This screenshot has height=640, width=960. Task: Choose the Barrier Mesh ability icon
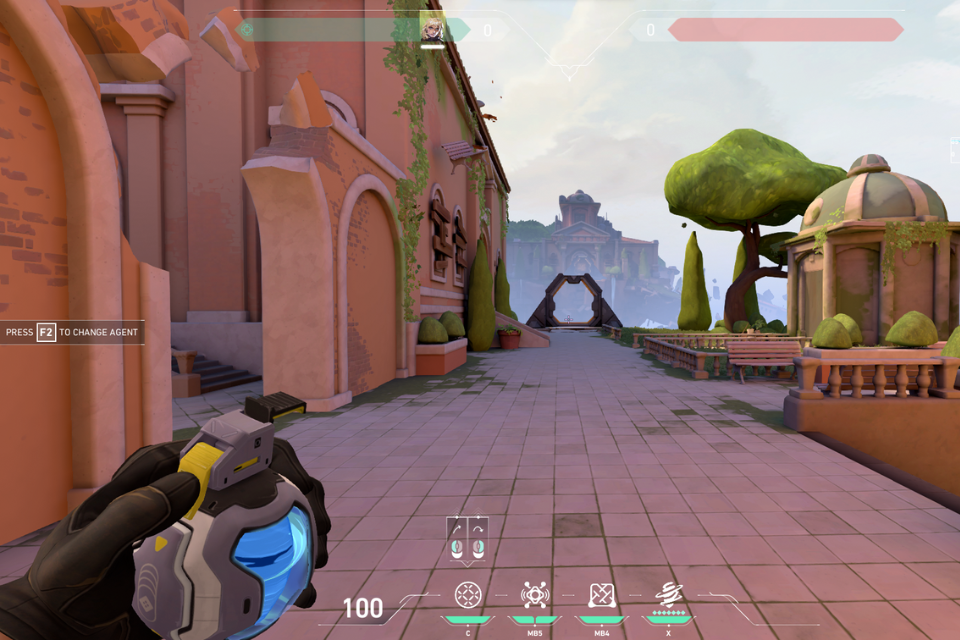(601, 595)
